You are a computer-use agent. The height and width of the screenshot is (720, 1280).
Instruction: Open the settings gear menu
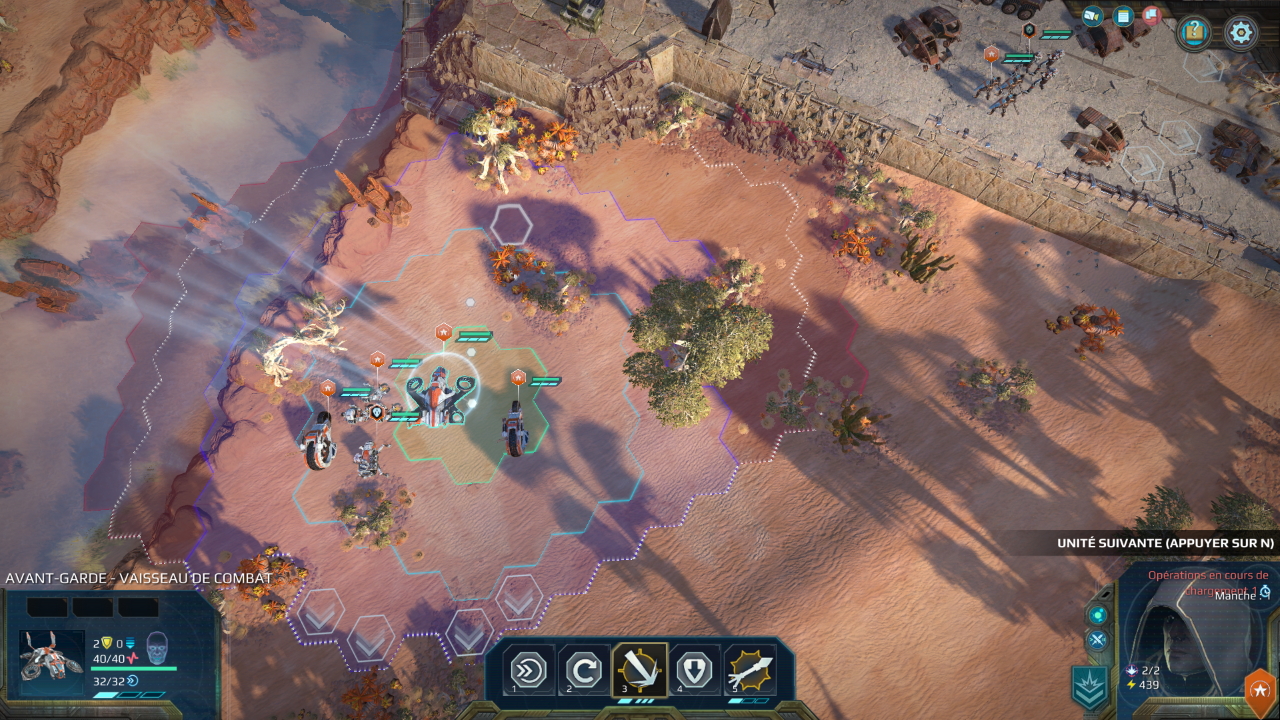tap(1241, 33)
